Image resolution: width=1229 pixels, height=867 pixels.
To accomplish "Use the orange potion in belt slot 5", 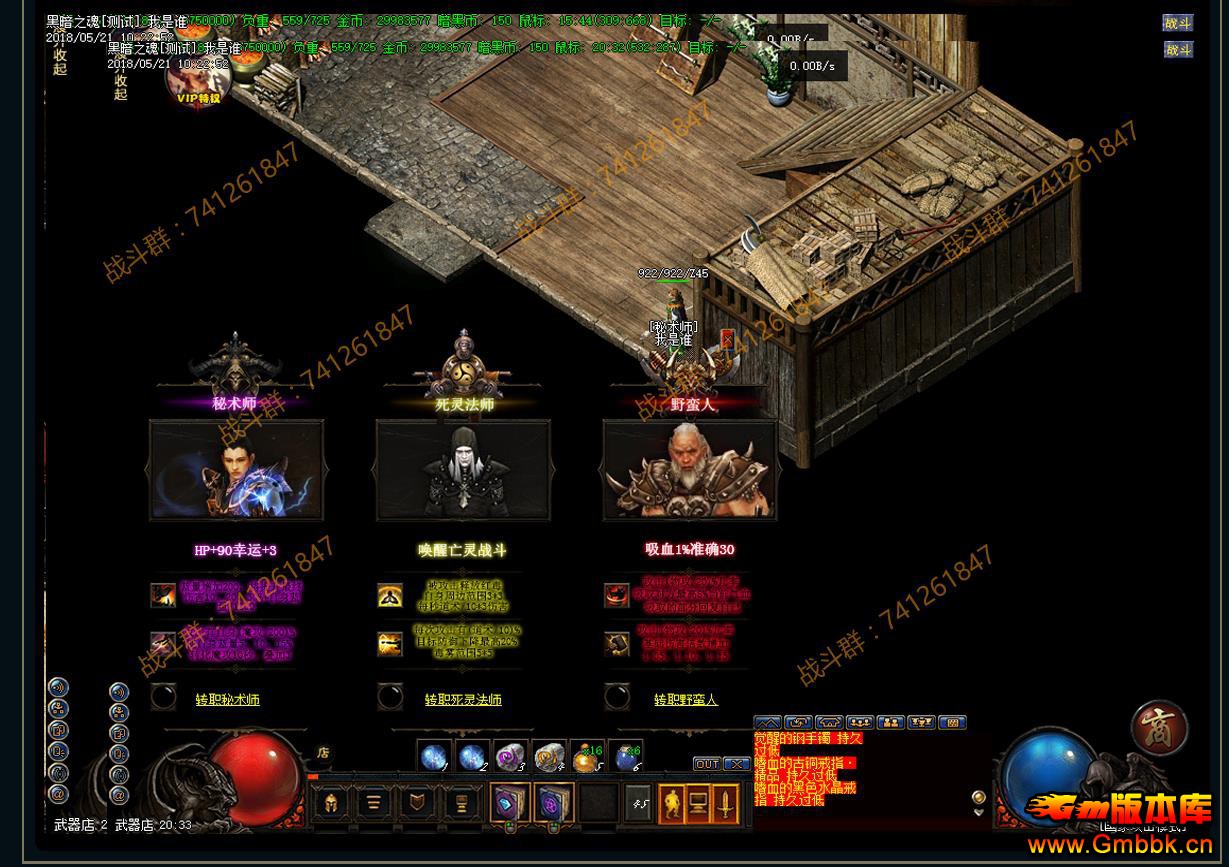I will (x=587, y=757).
